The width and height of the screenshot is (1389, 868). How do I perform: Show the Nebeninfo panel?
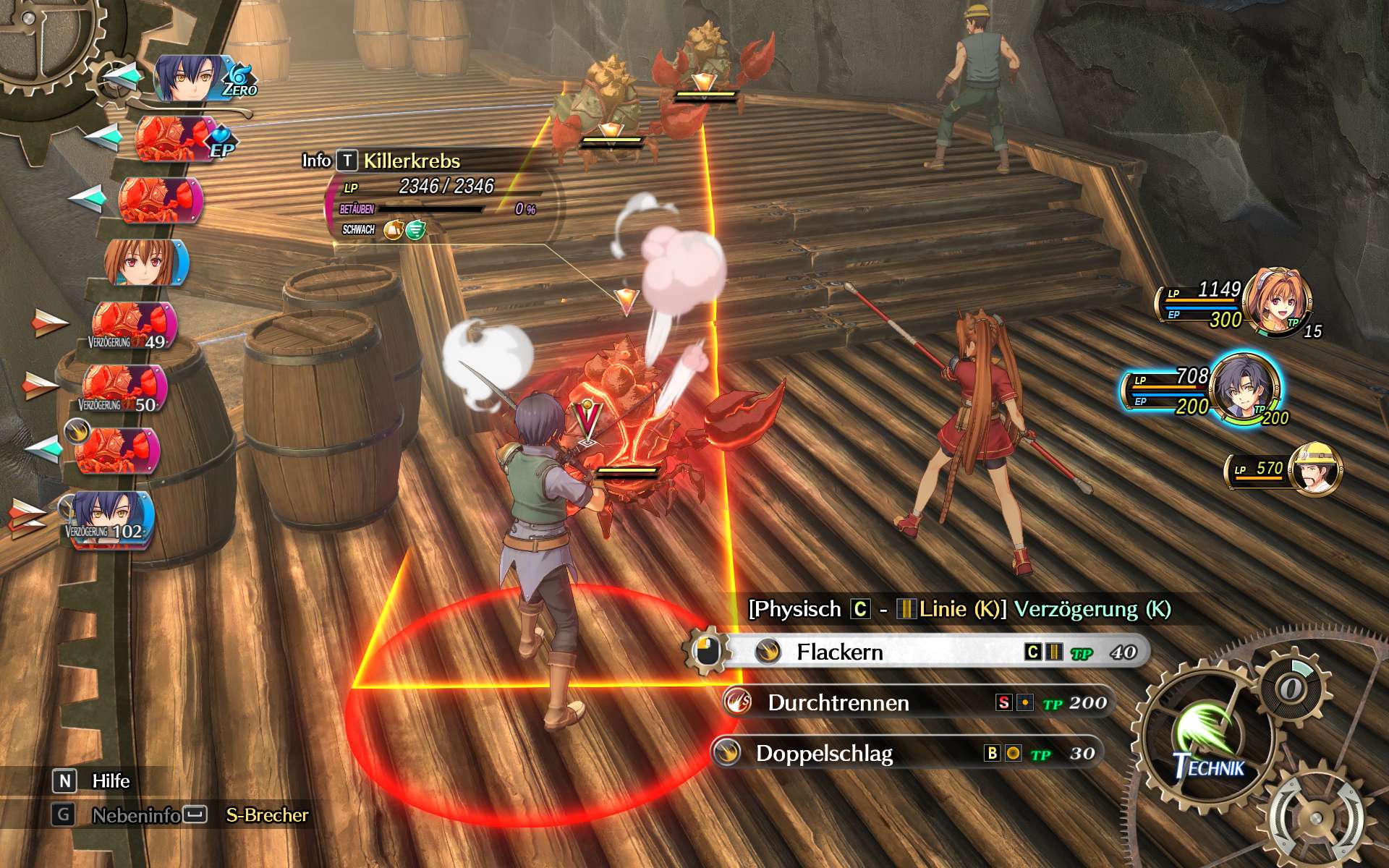tap(136, 815)
